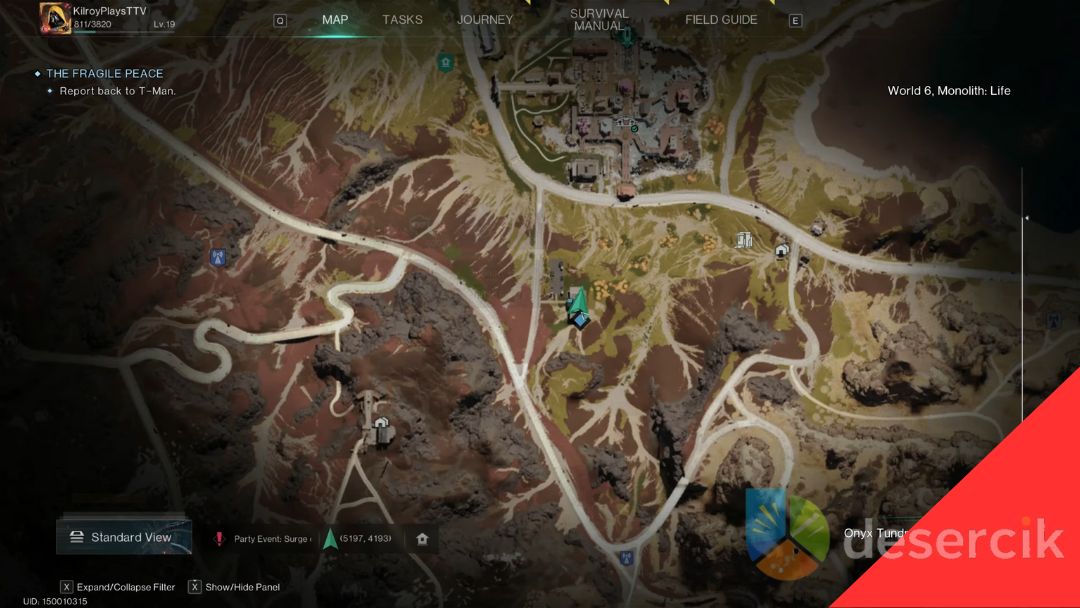Viewport: 1080px width, 608px height.
Task: Select the teal shield marker near the town
Action: tap(445, 62)
